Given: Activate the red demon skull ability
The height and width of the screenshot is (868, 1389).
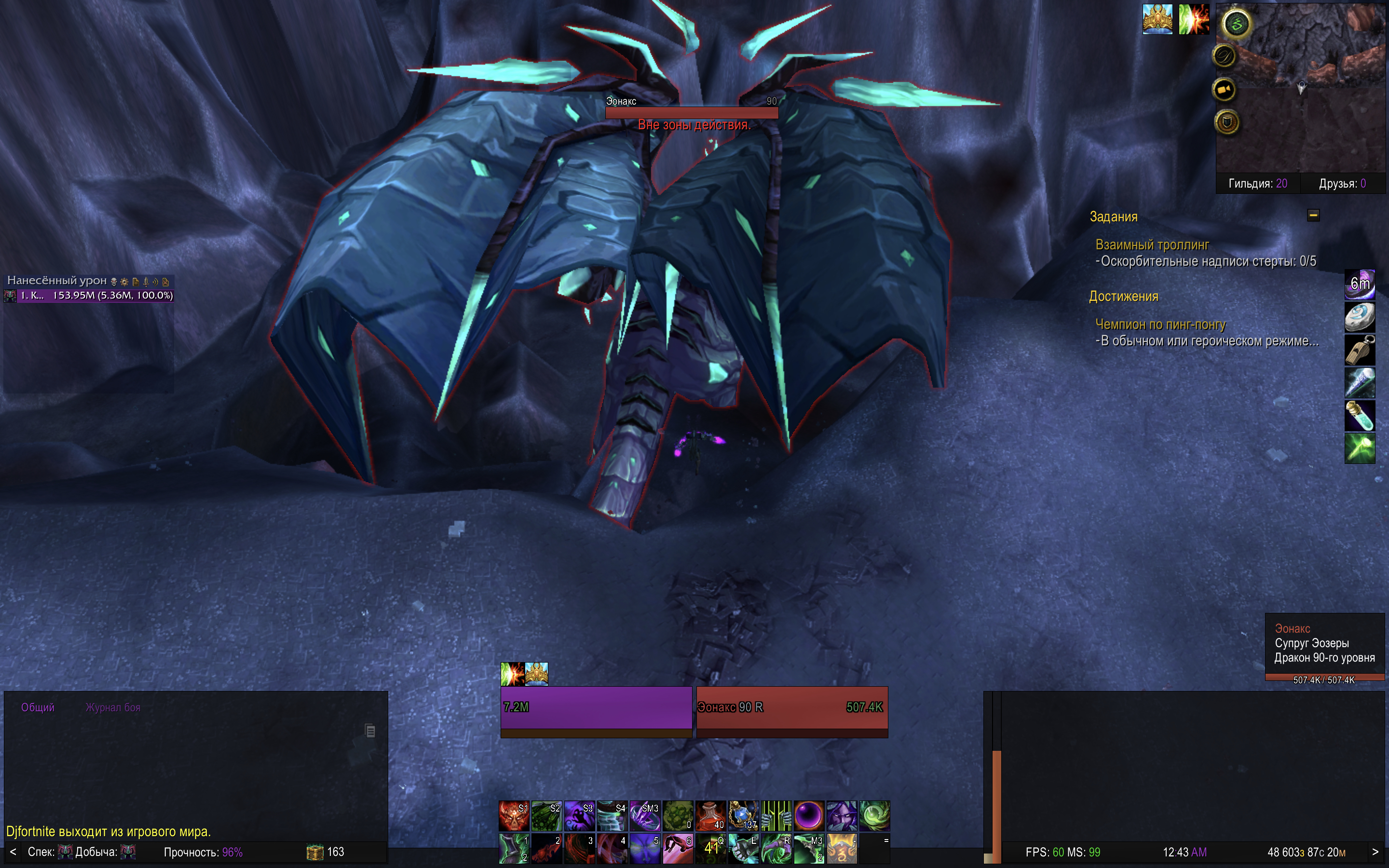Looking at the screenshot, I should (514, 816).
